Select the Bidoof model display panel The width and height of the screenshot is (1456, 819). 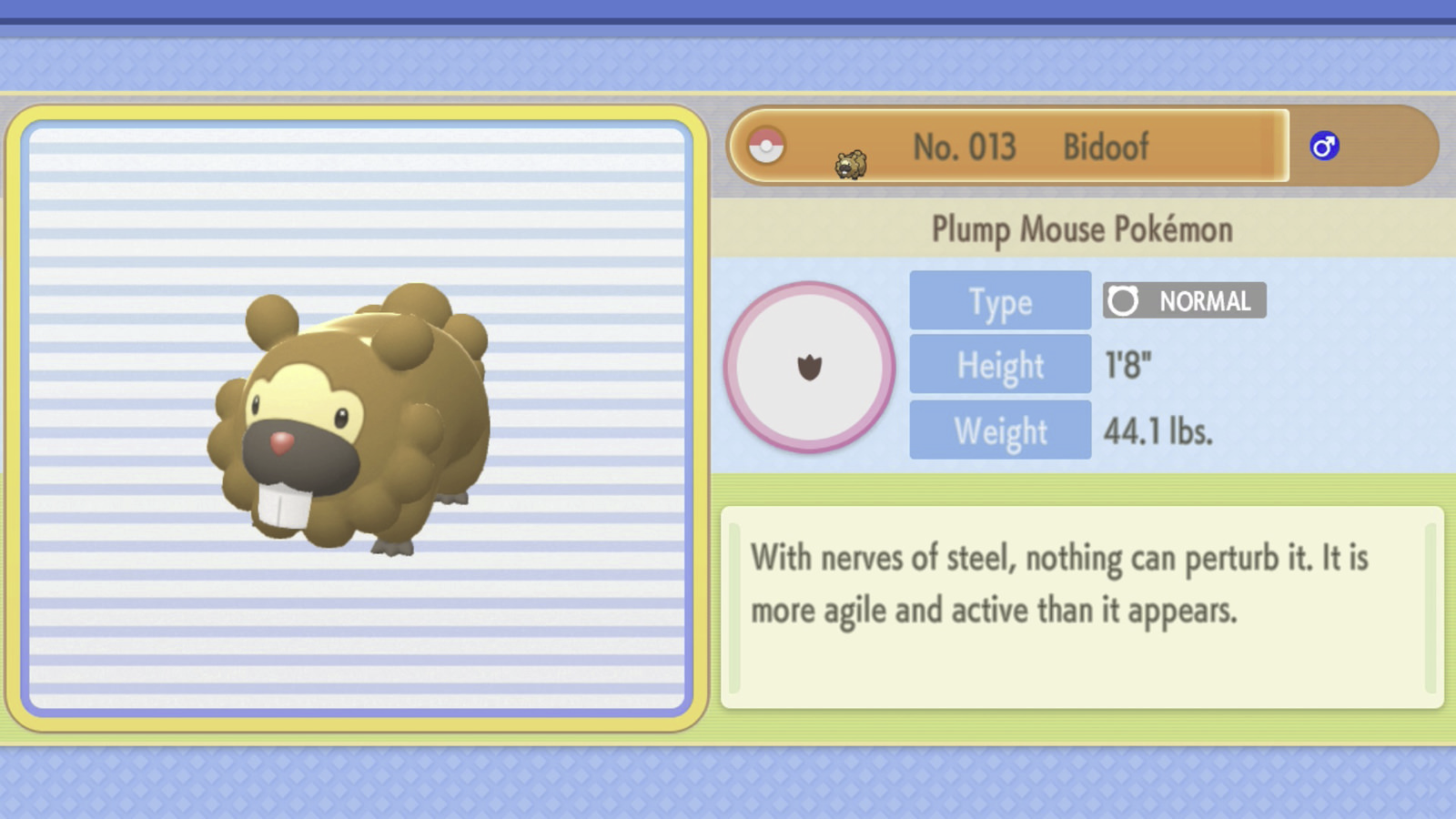pos(357,418)
